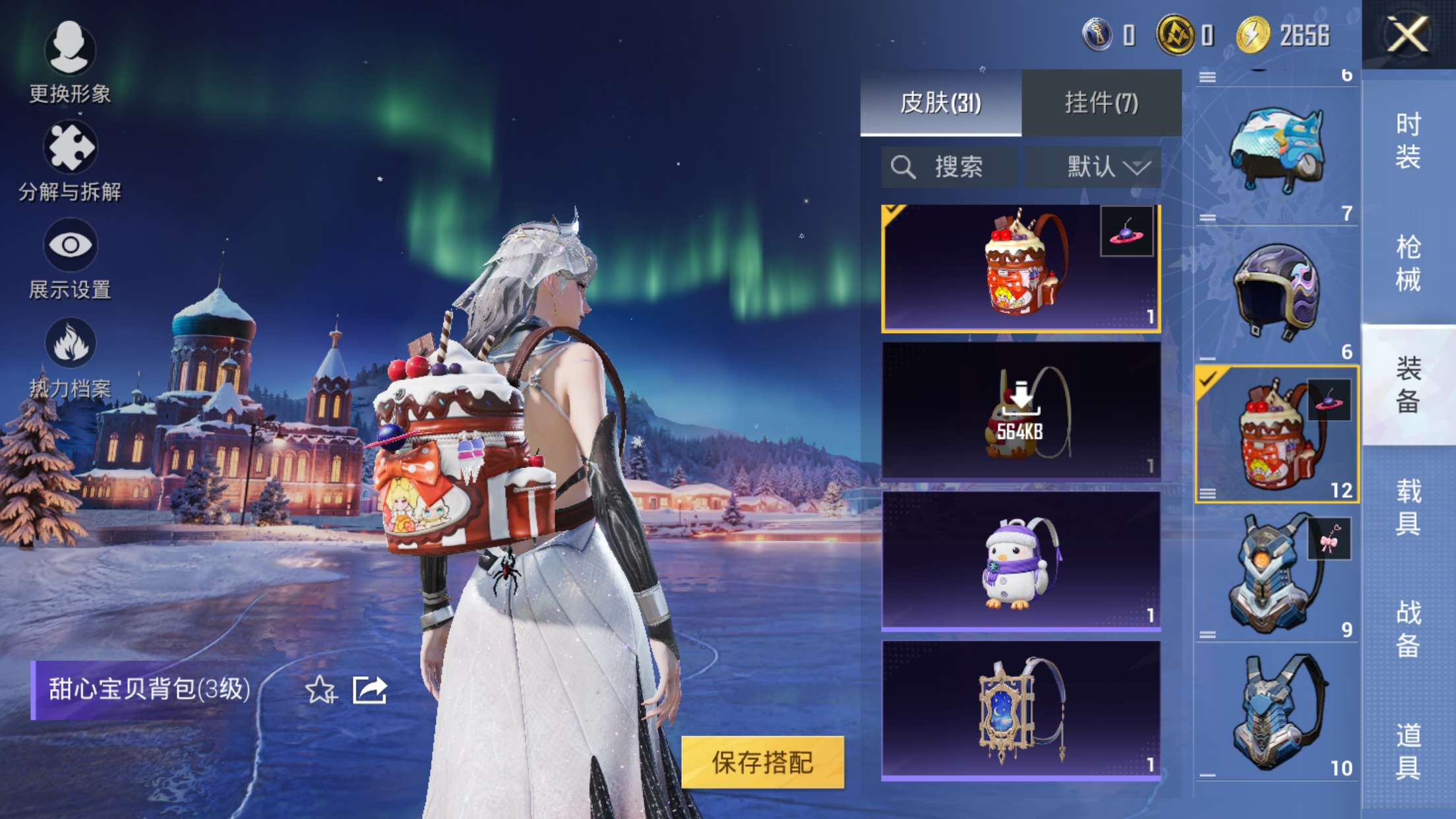Open the 载具 vehicles category
Image resolution: width=1456 pixels, height=819 pixels.
pos(1408,507)
